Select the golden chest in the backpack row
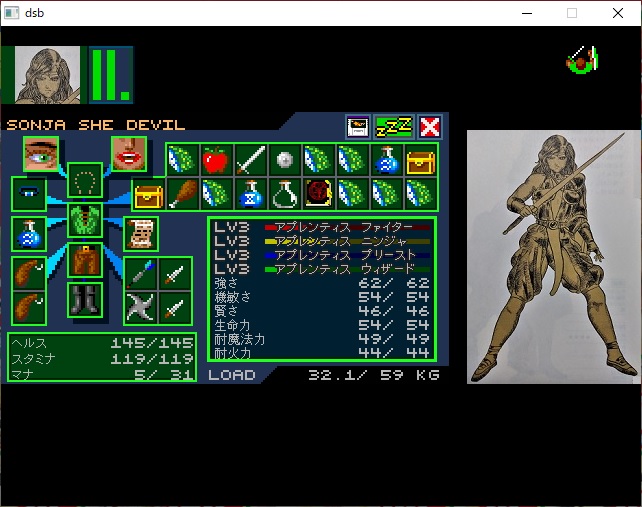 [420, 160]
